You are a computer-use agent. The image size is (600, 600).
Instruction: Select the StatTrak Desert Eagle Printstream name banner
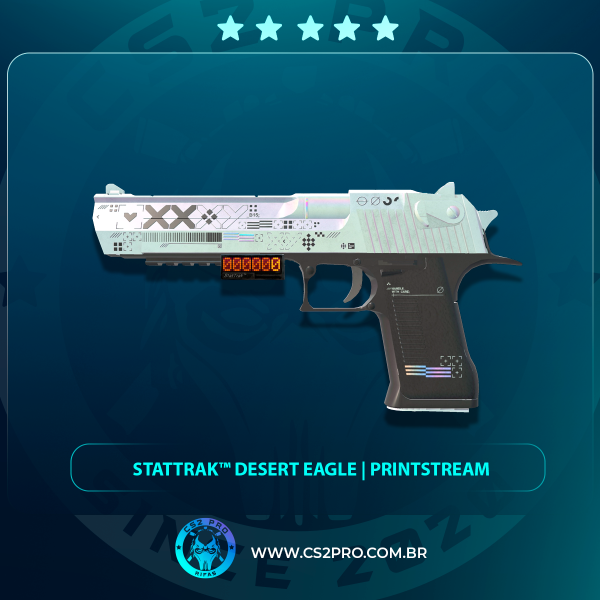(308, 468)
